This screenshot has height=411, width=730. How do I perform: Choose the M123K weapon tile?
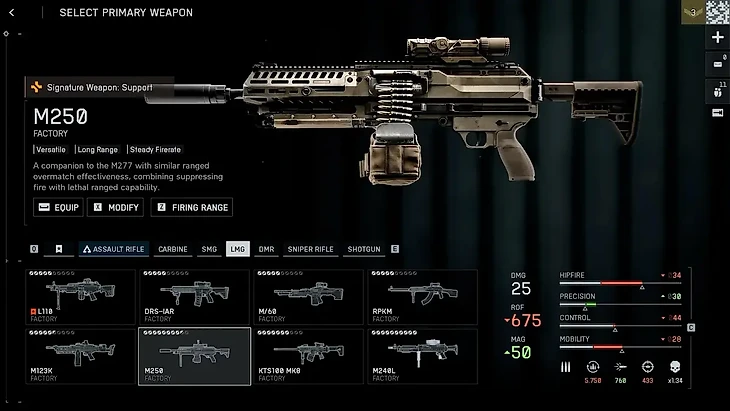(81, 355)
